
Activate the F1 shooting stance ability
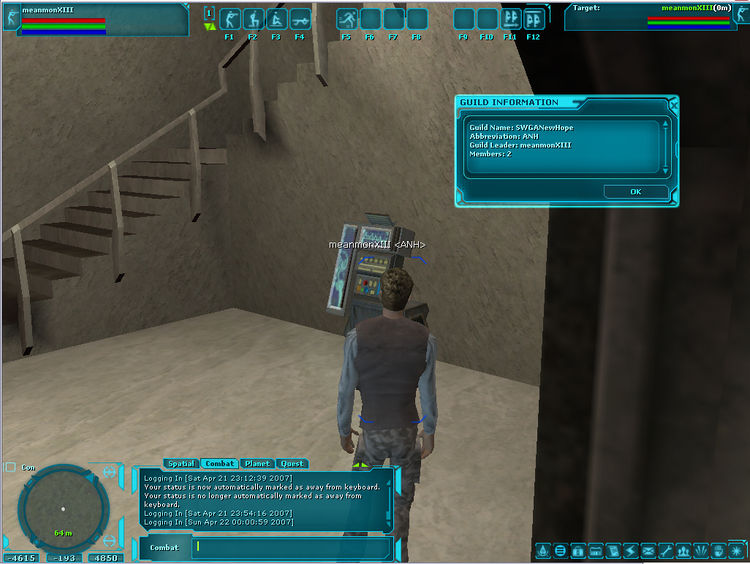point(229,19)
